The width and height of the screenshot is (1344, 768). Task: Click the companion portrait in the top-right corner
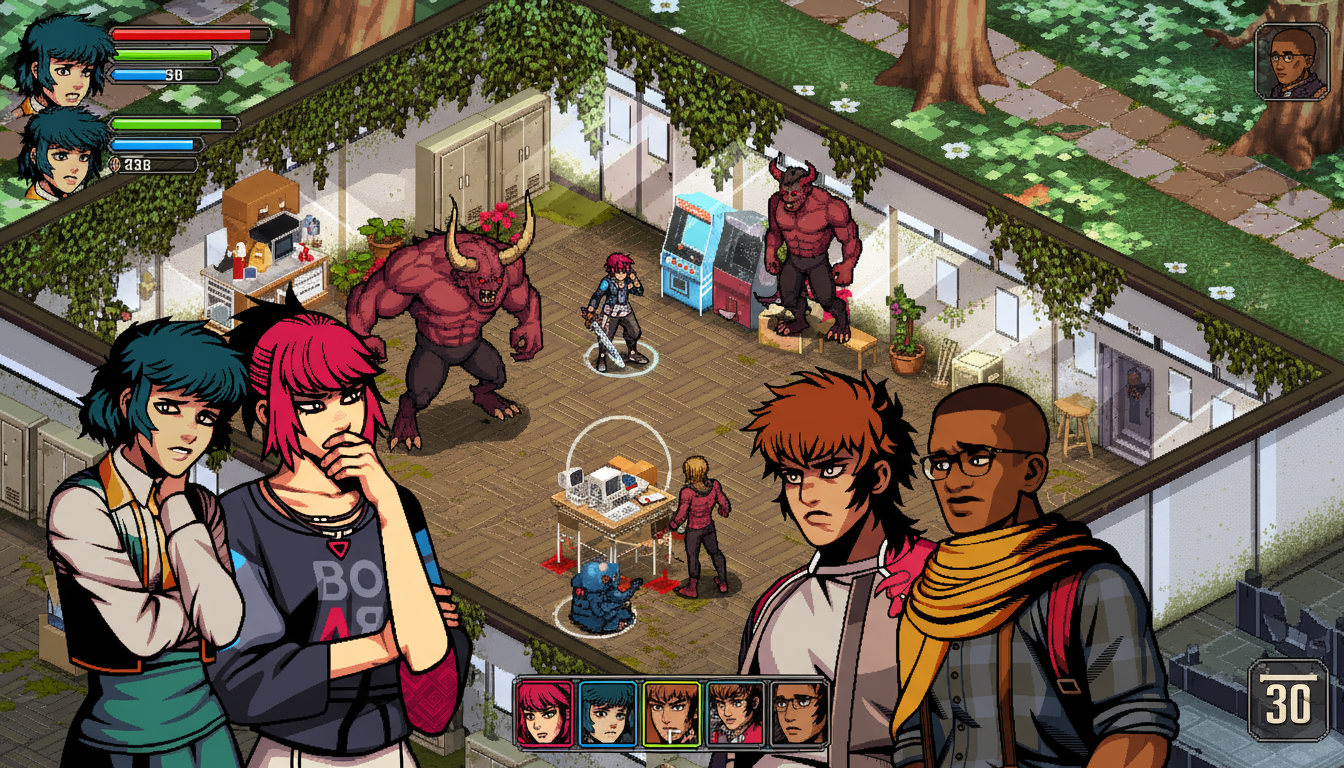click(x=1290, y=62)
